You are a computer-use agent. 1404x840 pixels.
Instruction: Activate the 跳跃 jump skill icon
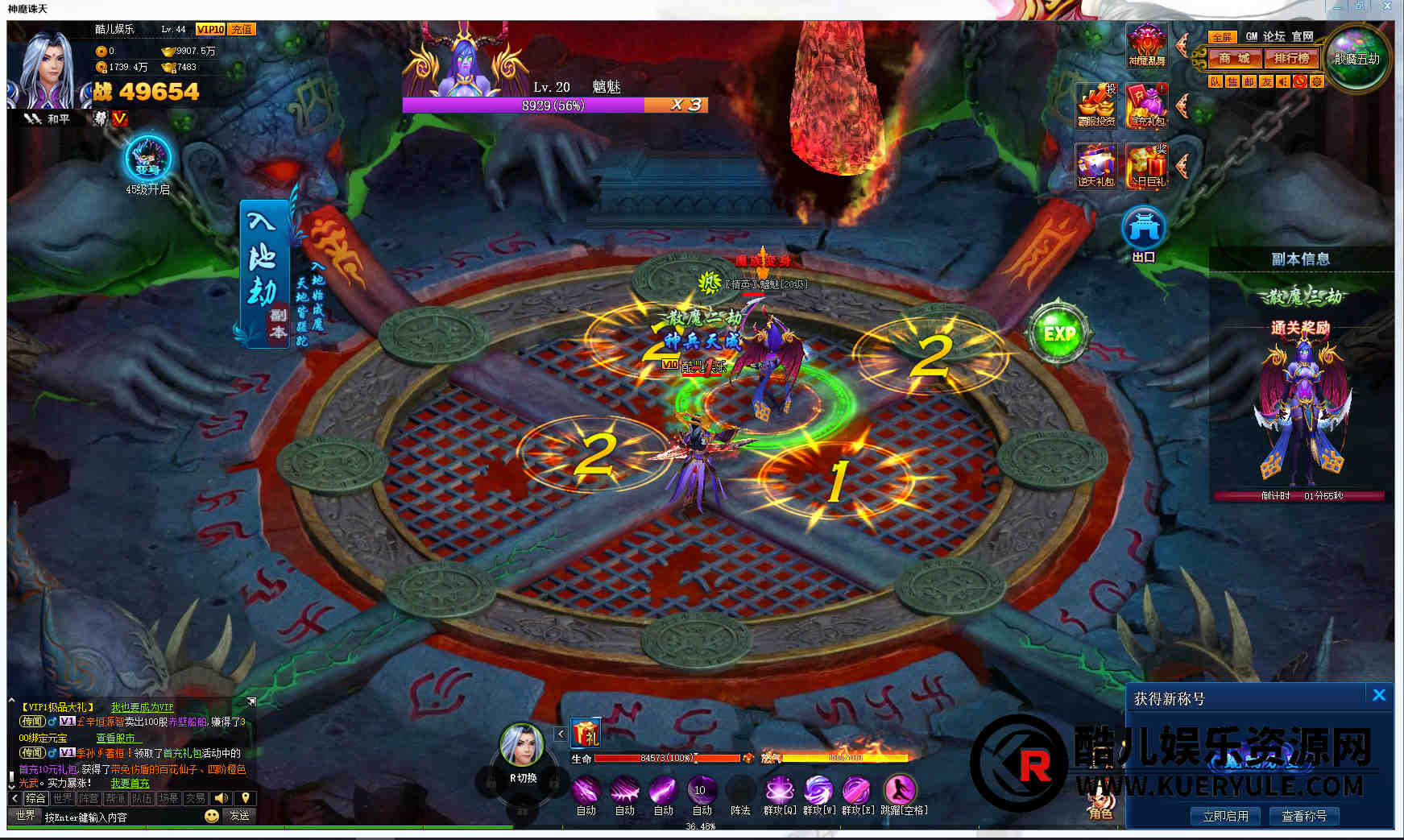[x=900, y=790]
